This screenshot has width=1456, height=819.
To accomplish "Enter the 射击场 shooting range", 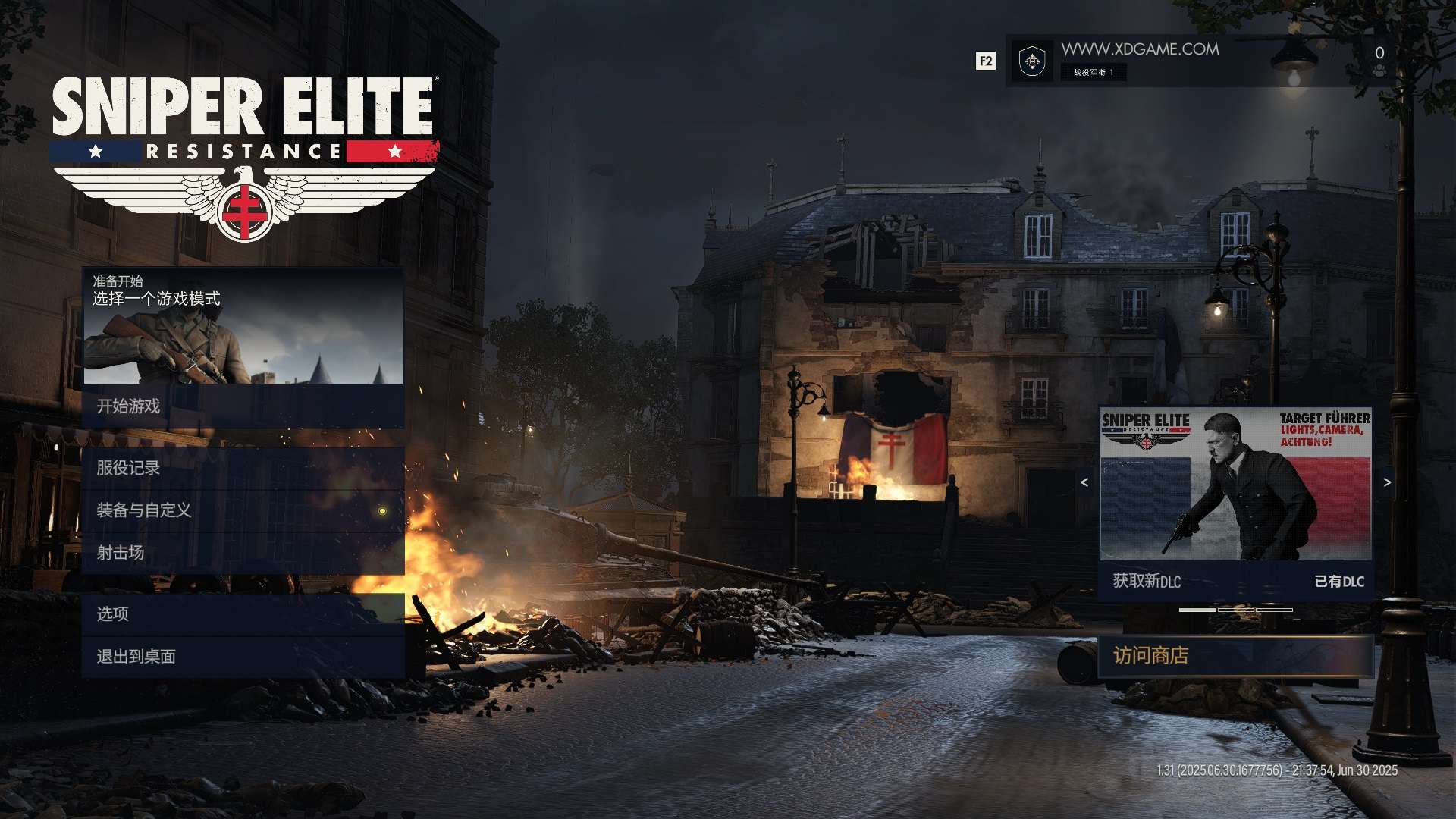I will pyautogui.click(x=243, y=553).
